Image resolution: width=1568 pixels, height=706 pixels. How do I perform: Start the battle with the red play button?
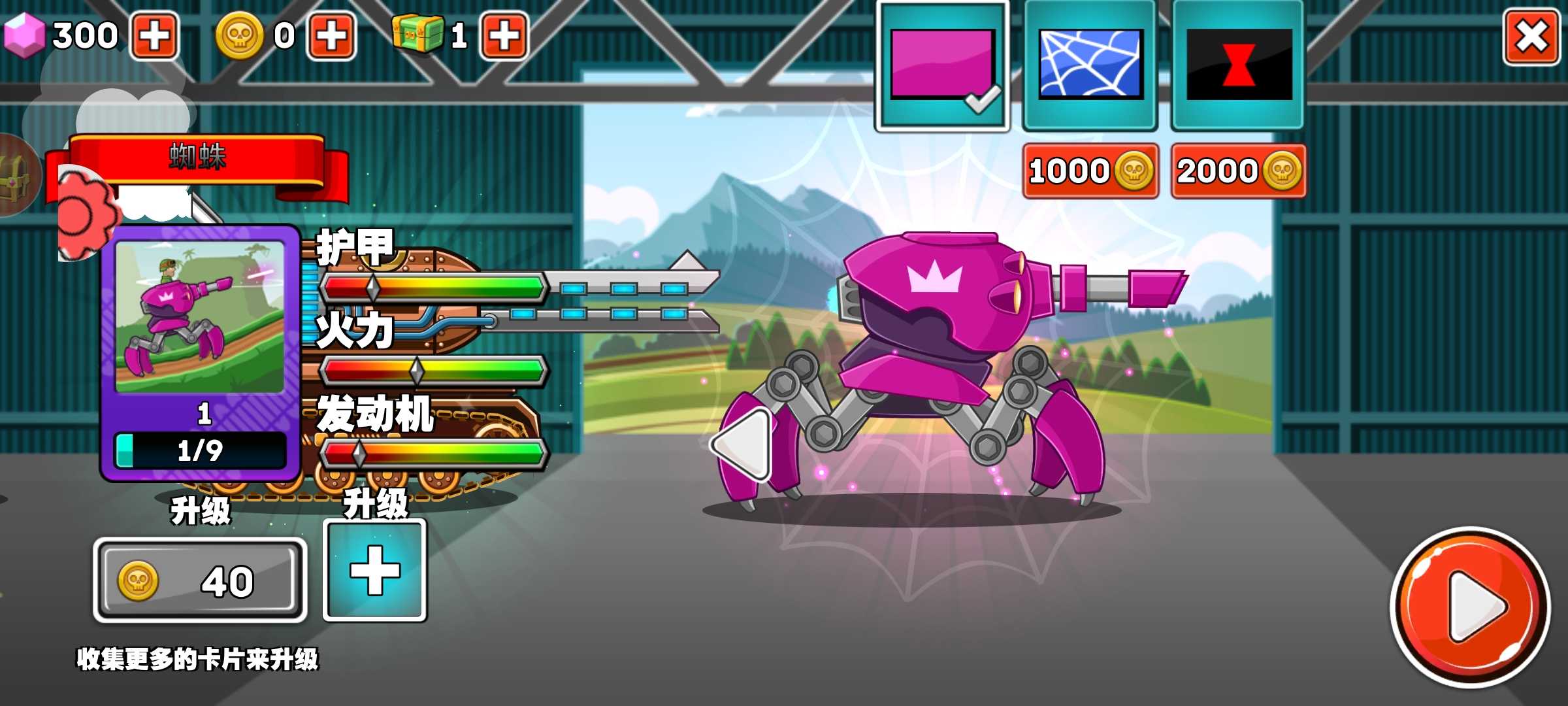point(1471,607)
